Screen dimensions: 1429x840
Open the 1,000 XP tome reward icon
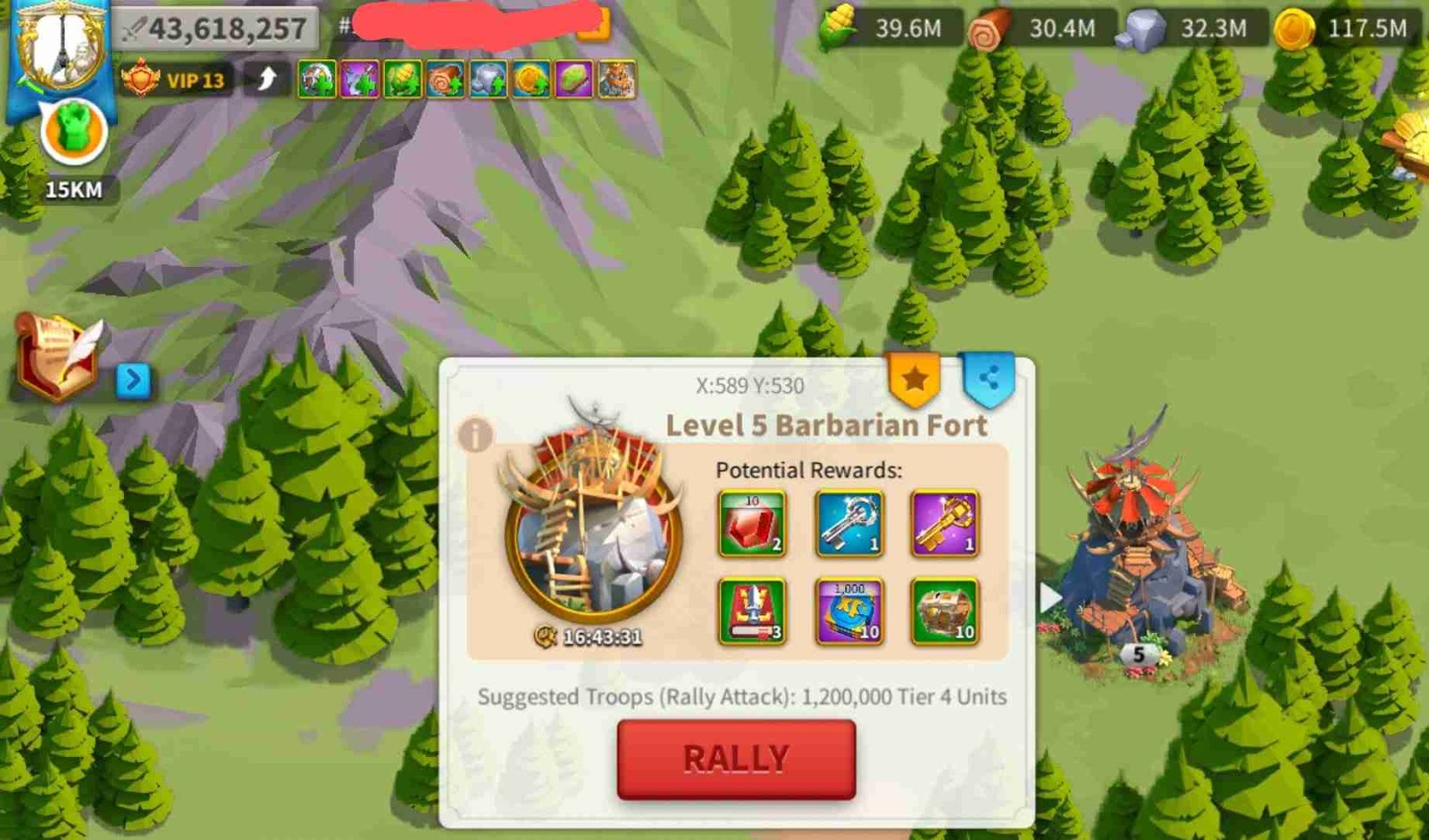click(848, 613)
